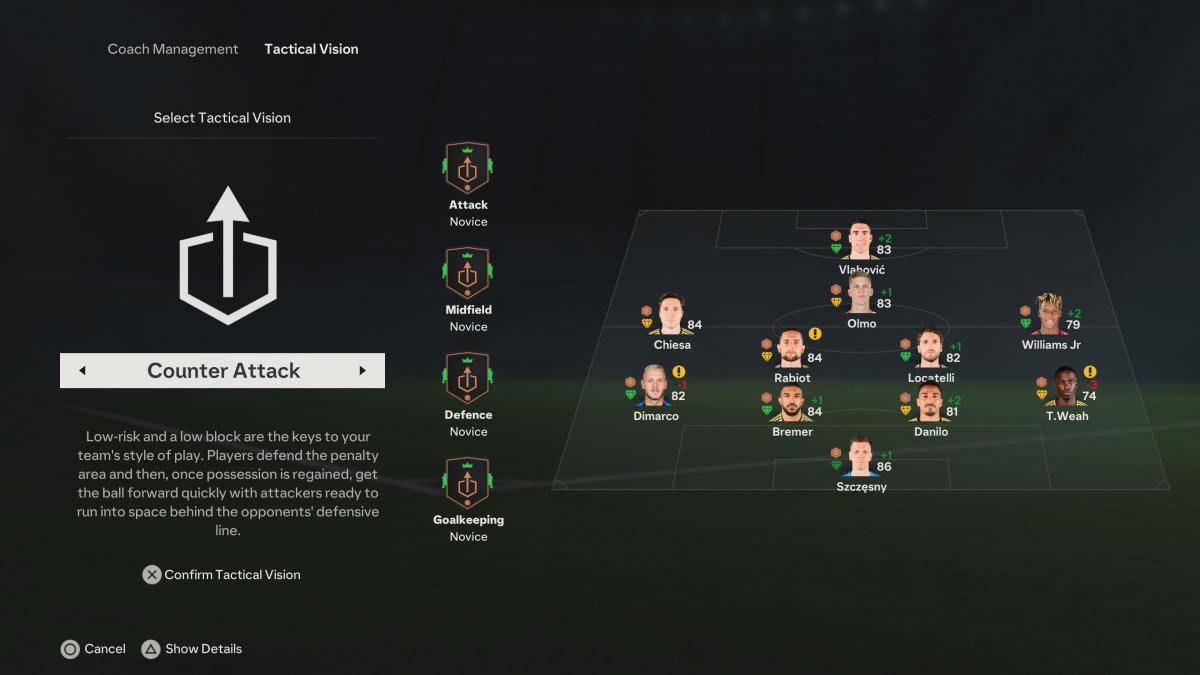
Task: Switch to the Coach Management tab
Action: pos(173,49)
